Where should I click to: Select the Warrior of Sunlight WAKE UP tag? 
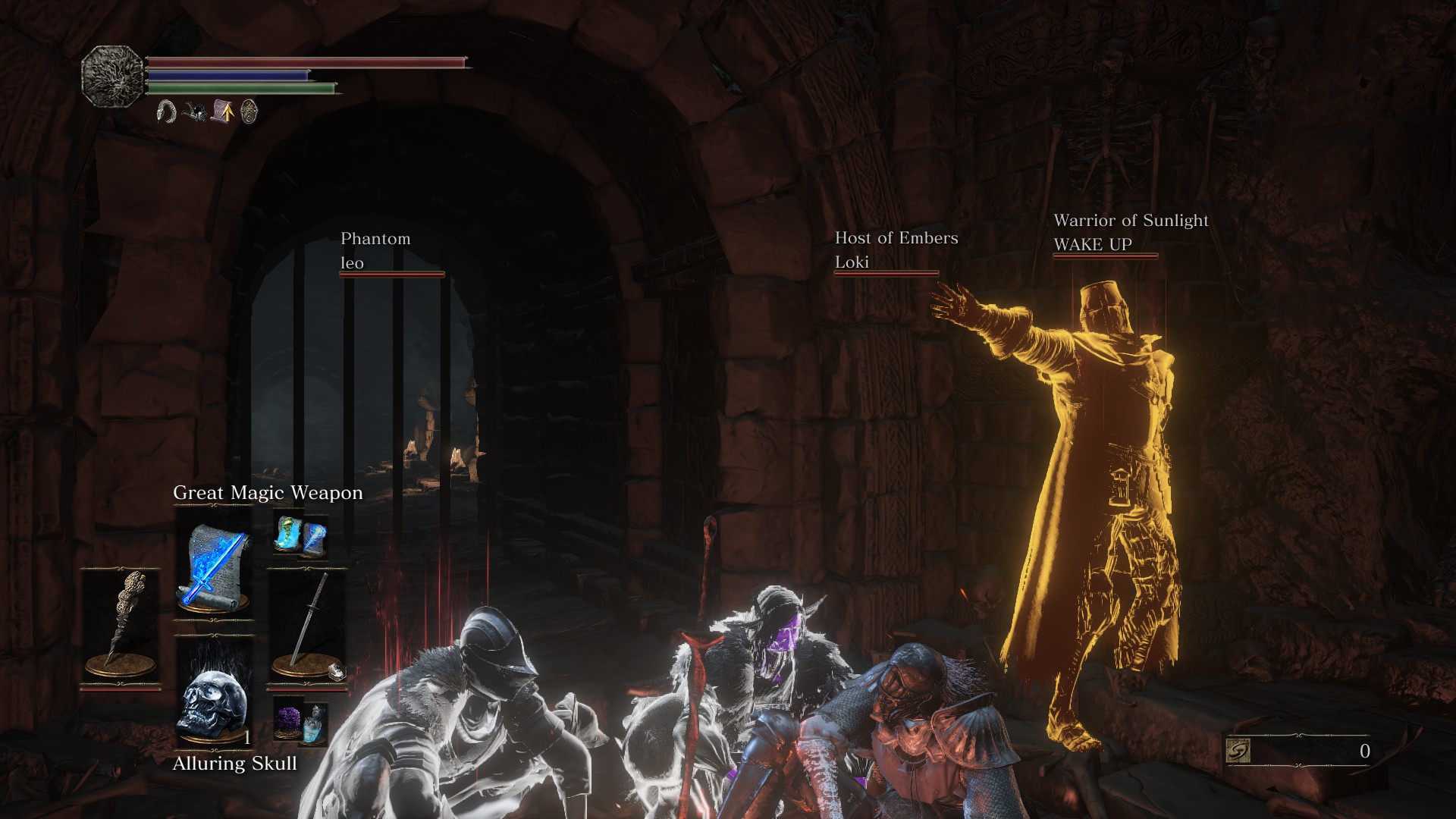[1130, 232]
